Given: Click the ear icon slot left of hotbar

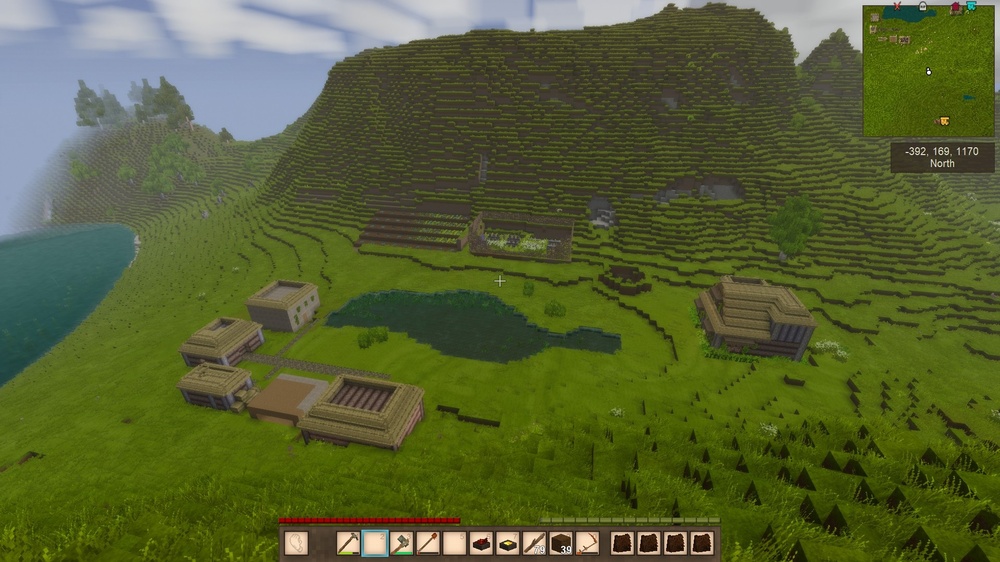Looking at the screenshot, I should [296, 543].
